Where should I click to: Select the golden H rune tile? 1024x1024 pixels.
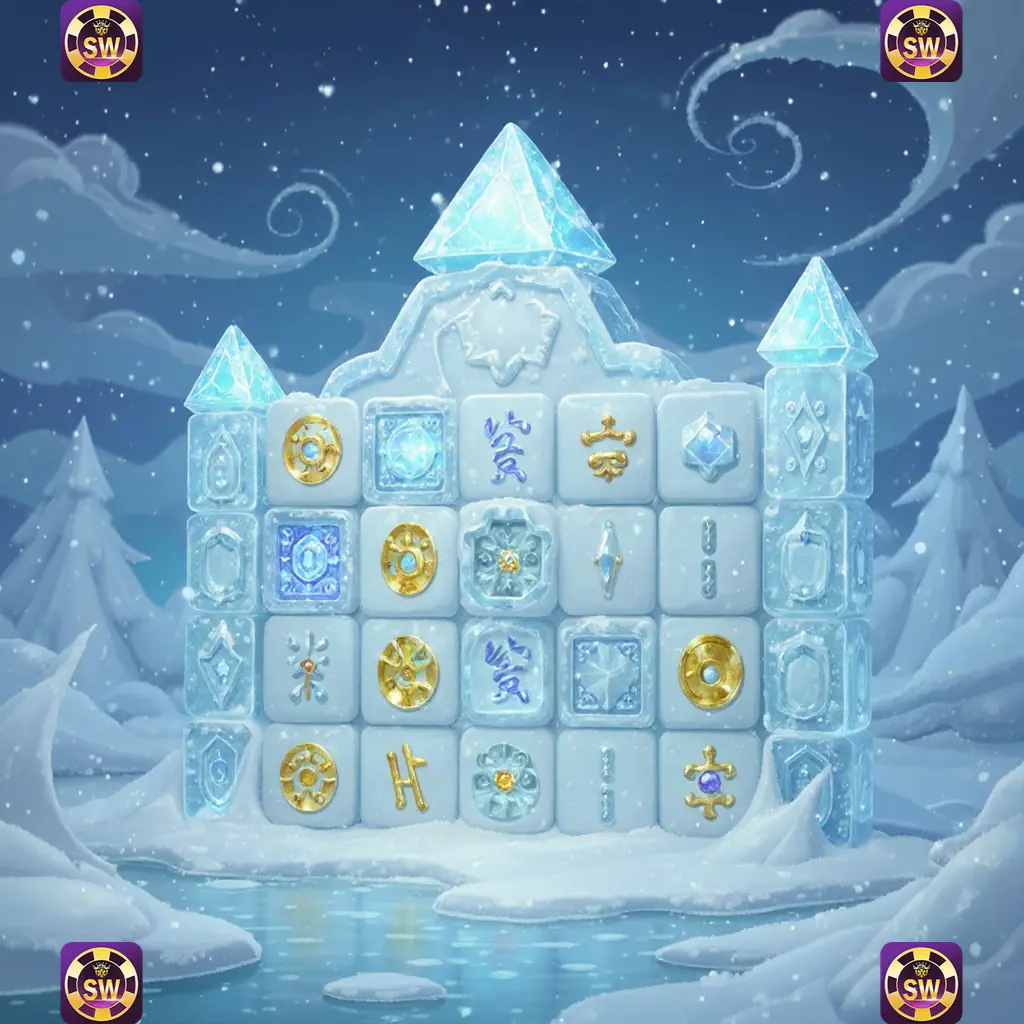point(408,777)
